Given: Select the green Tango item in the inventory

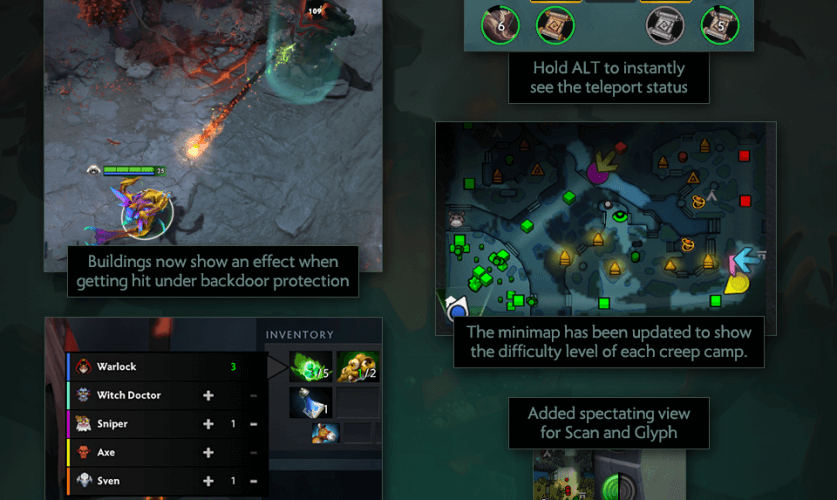Looking at the screenshot, I should 309,367.
